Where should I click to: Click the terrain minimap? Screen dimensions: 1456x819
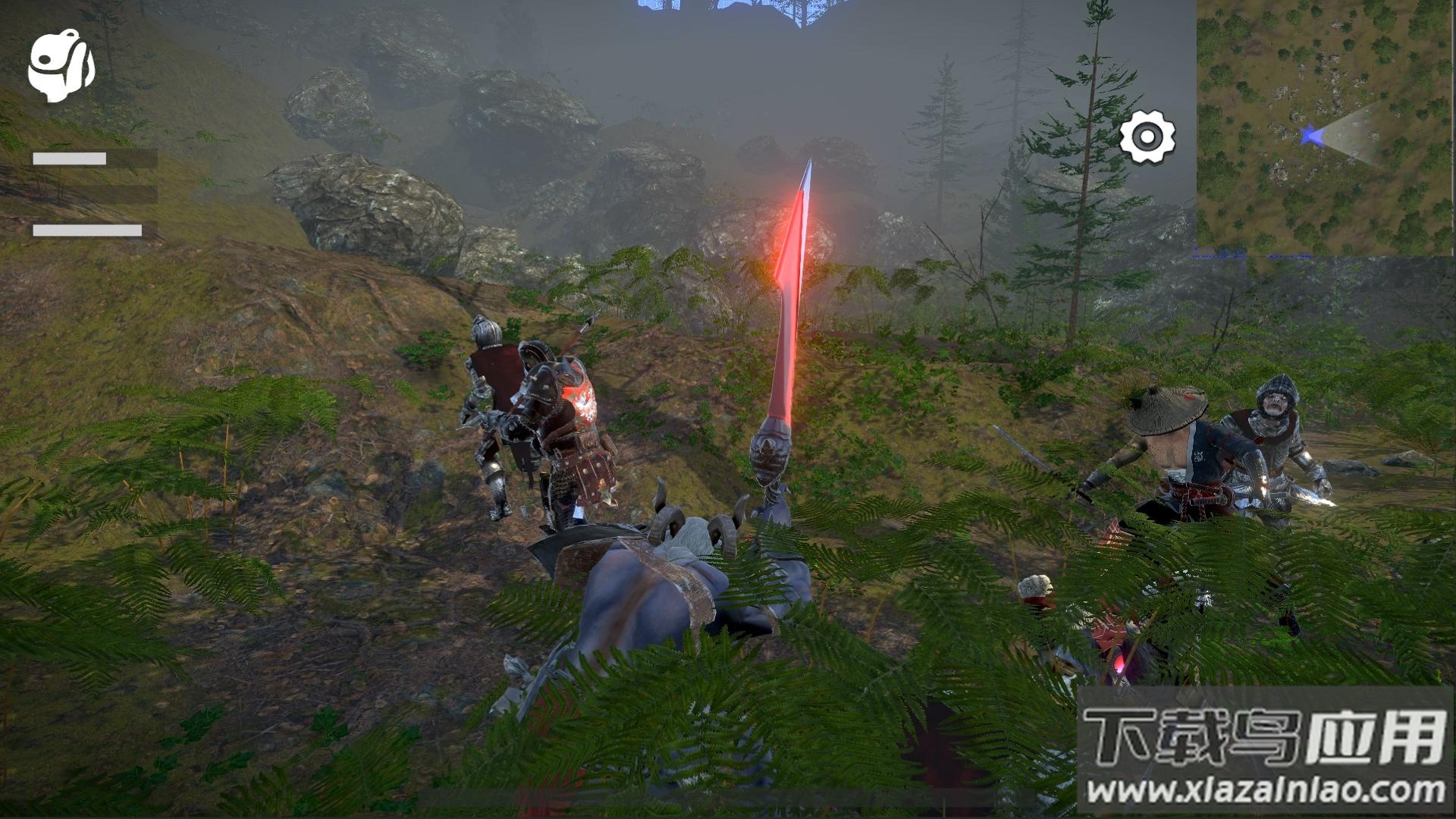tap(1326, 126)
